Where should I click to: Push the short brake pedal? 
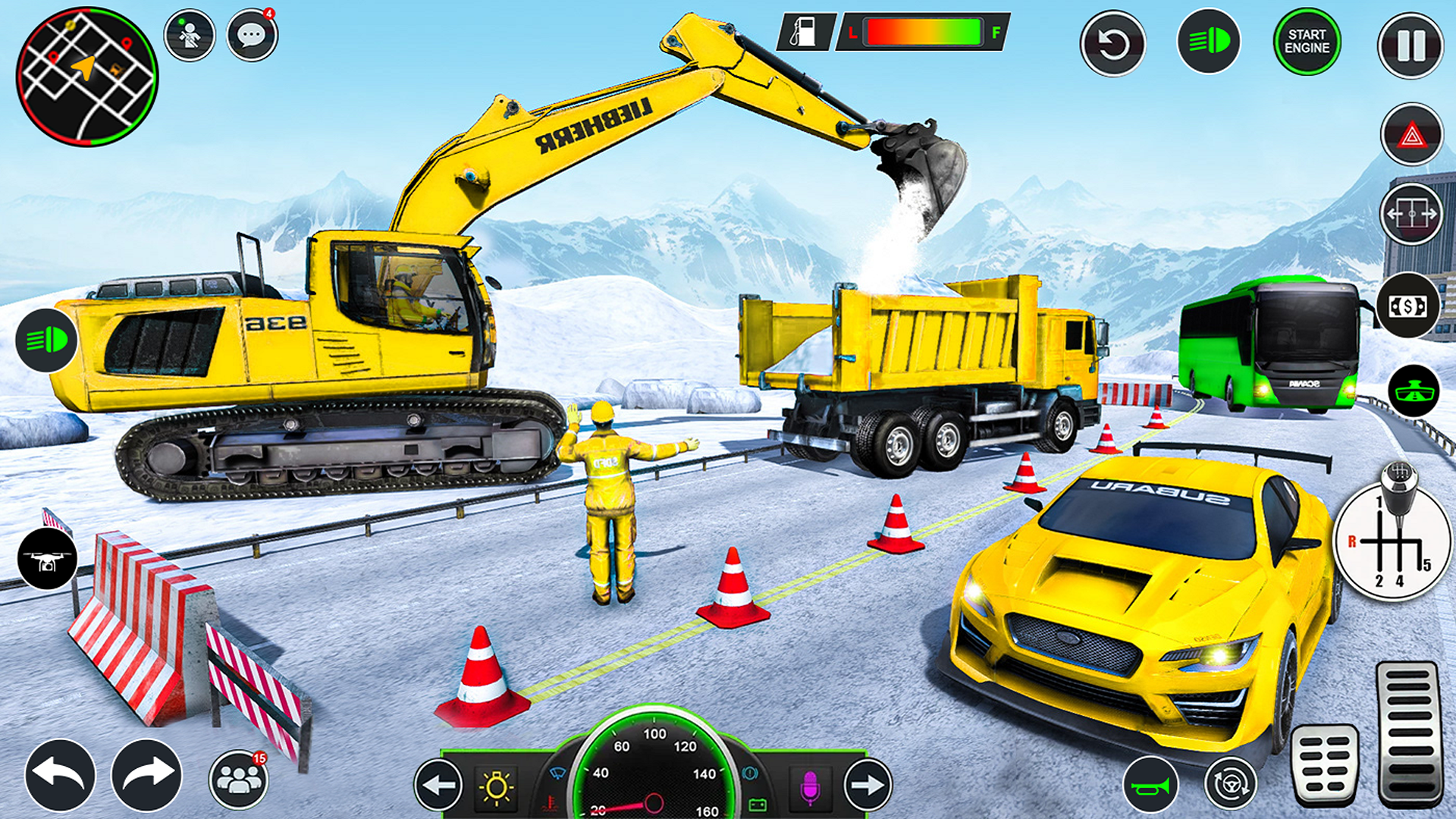pos(1325,764)
